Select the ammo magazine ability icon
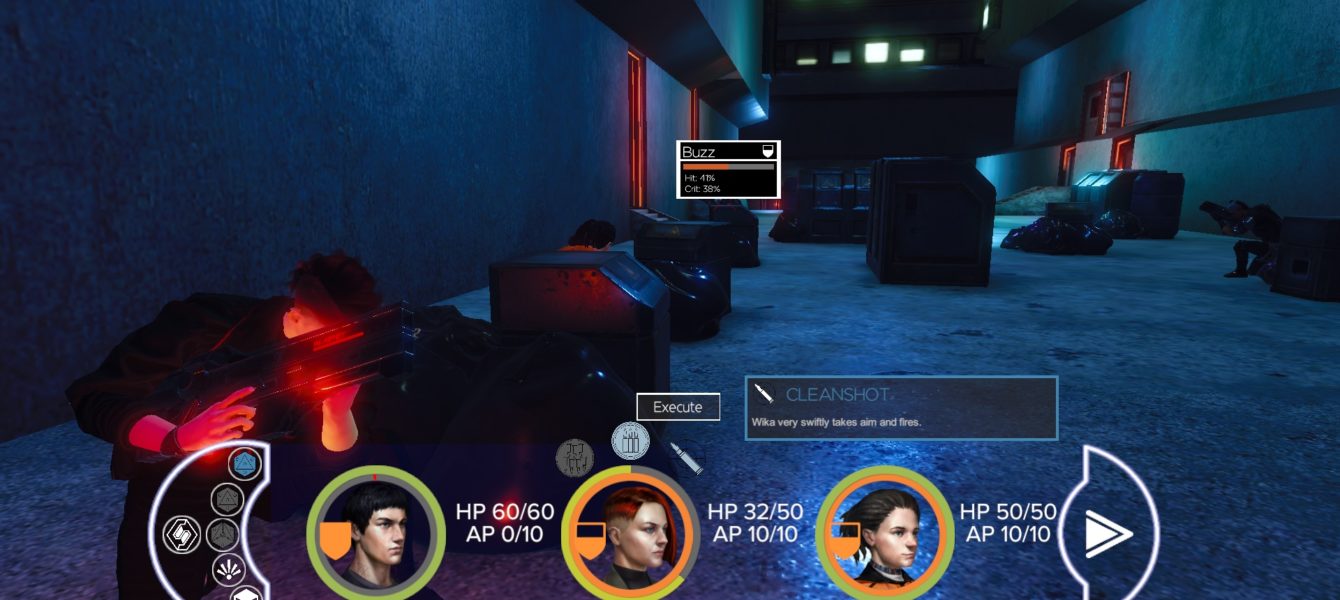The image size is (1340, 600). (x=631, y=441)
